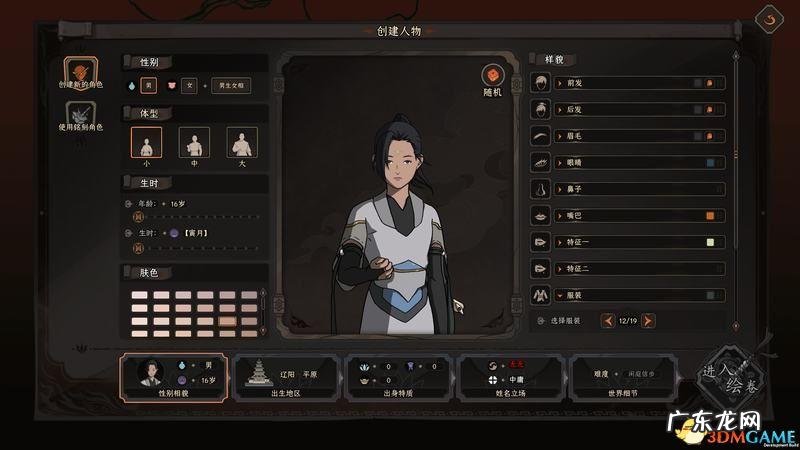800x450 pixels.
Task: Select the male (男) gender option
Action: coord(149,86)
